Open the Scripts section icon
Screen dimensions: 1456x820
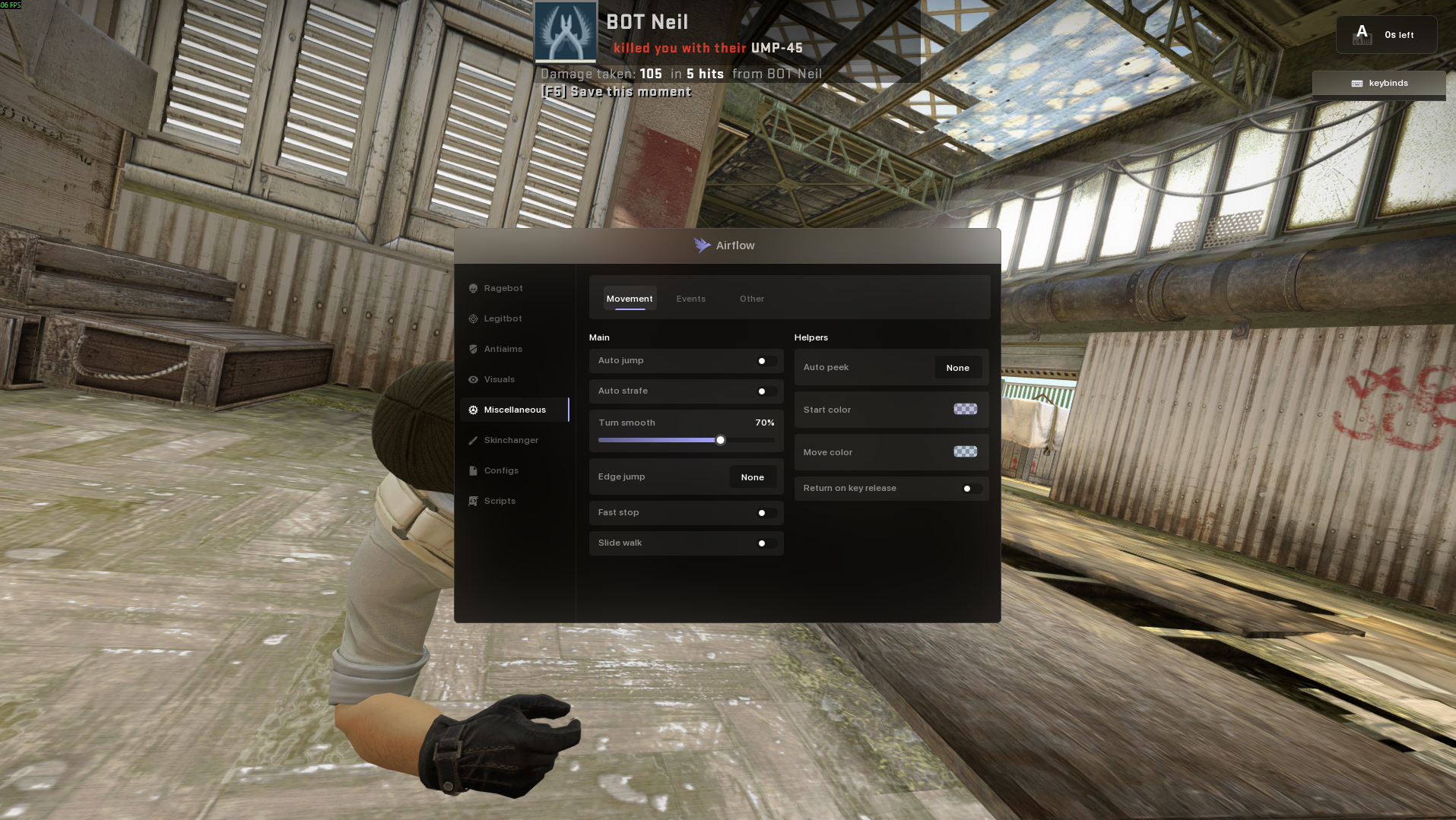tap(472, 501)
